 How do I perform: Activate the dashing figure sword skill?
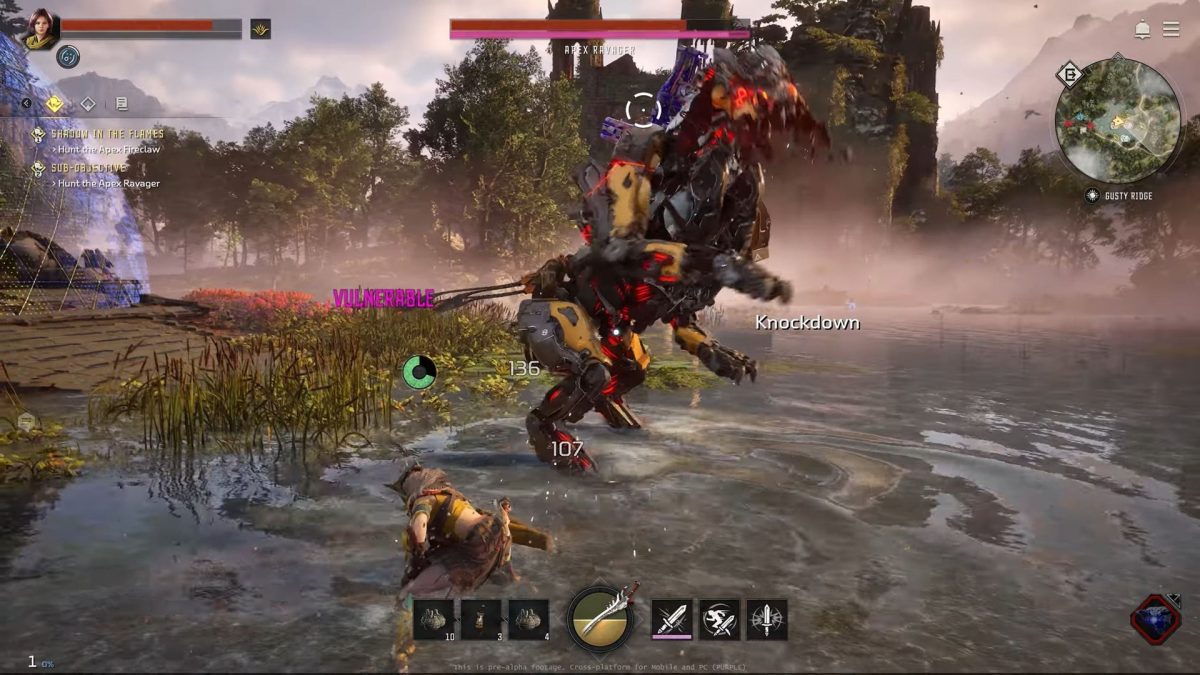tap(720, 619)
